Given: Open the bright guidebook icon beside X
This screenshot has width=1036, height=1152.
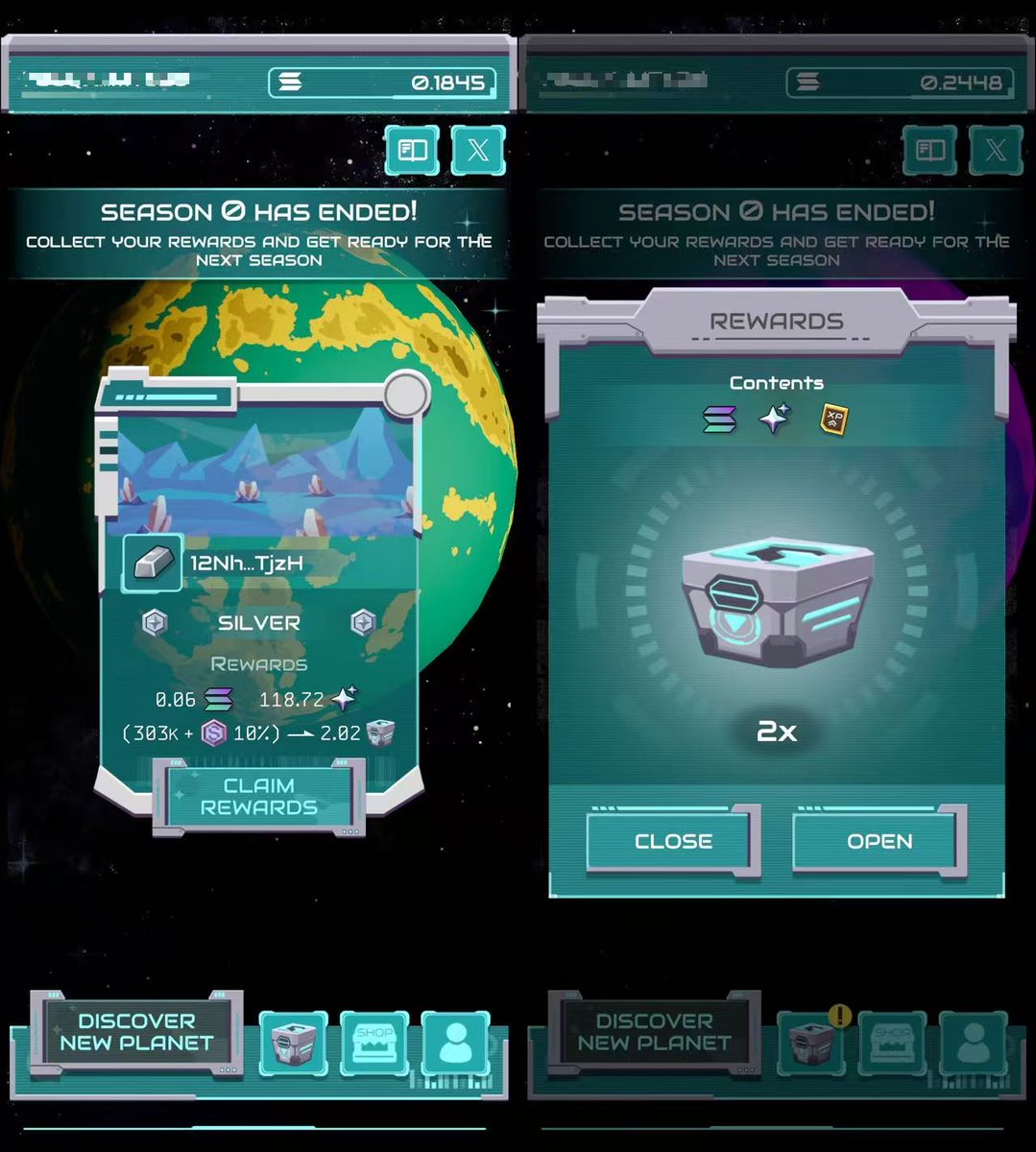Looking at the screenshot, I should click(x=413, y=151).
